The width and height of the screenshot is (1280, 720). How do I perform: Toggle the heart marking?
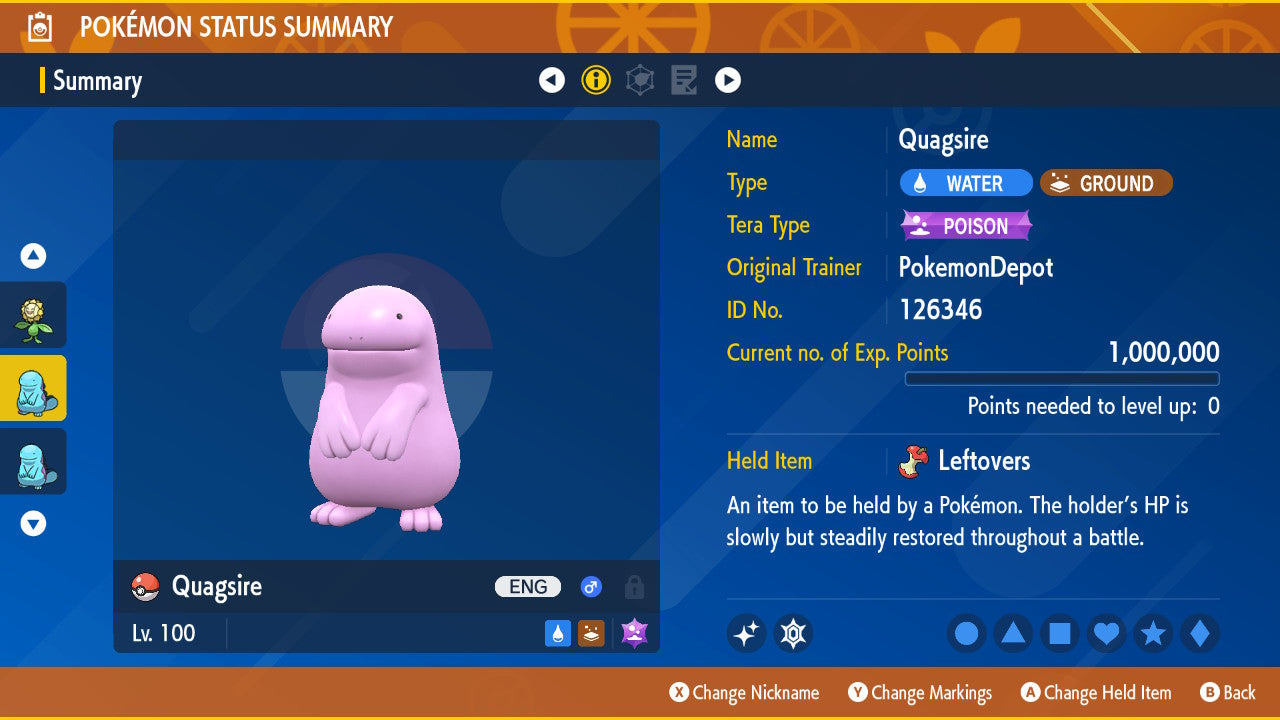[1106, 634]
